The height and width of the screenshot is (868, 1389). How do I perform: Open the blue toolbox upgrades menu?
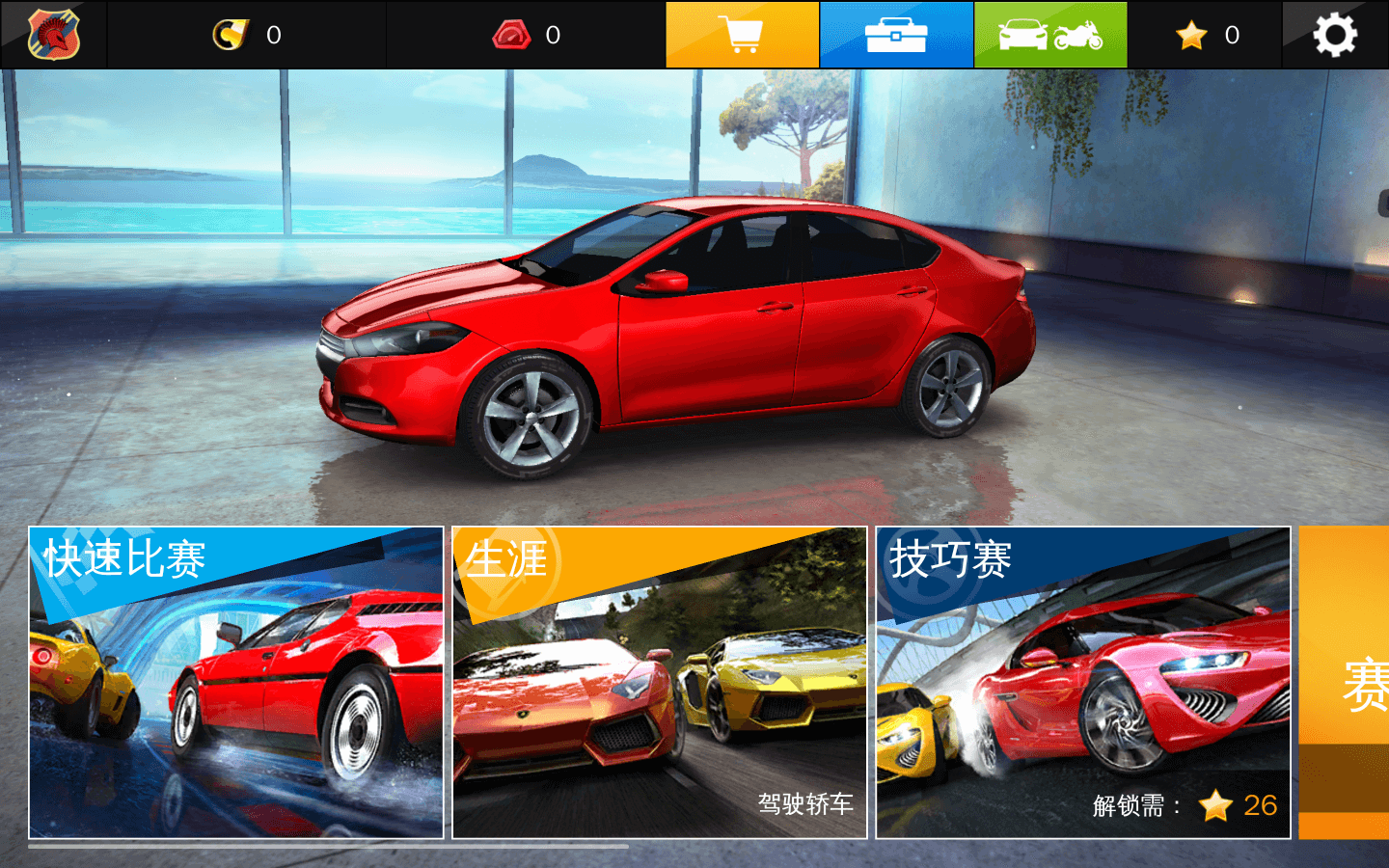[896, 35]
